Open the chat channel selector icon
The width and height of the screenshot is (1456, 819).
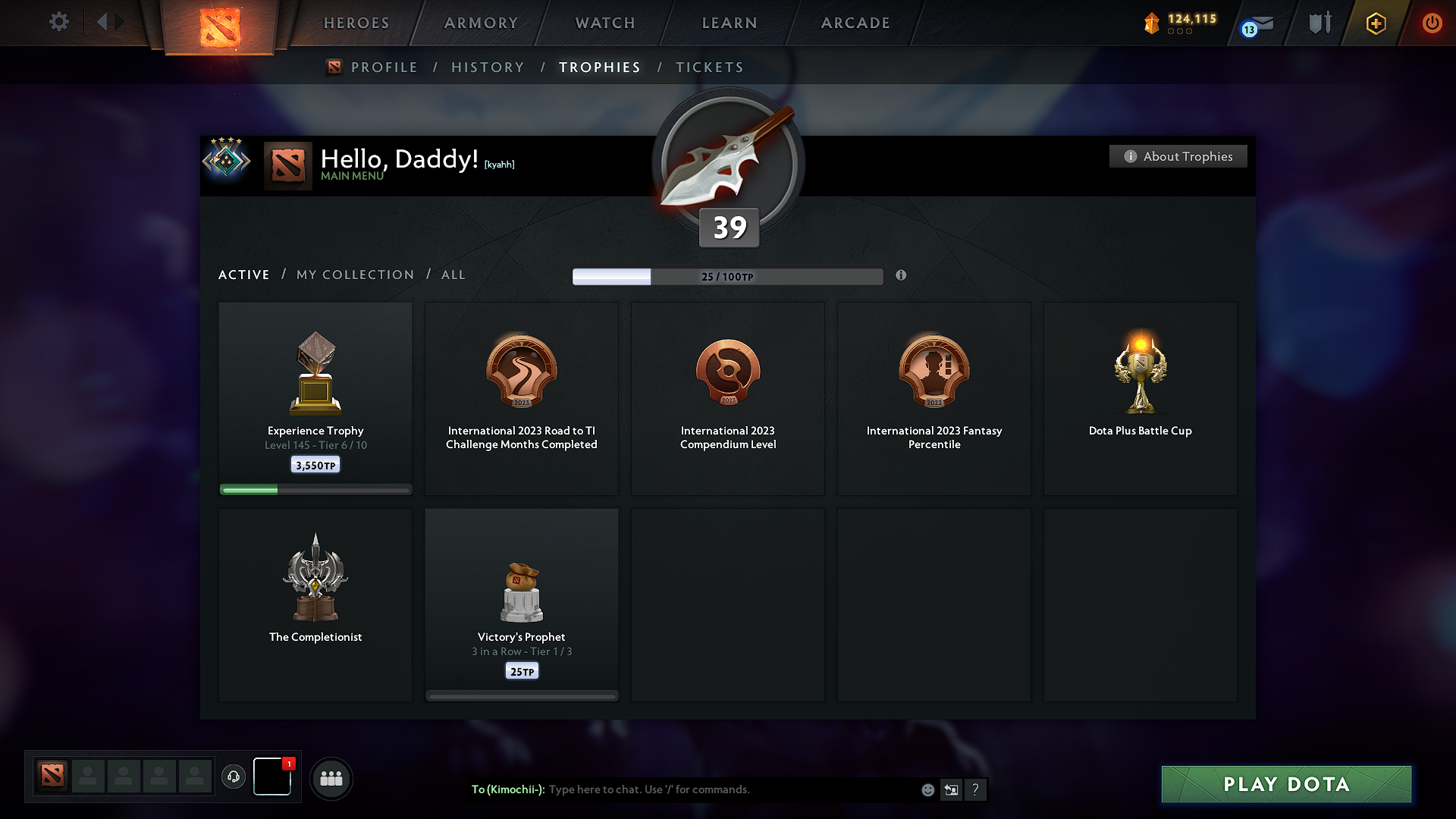click(951, 789)
